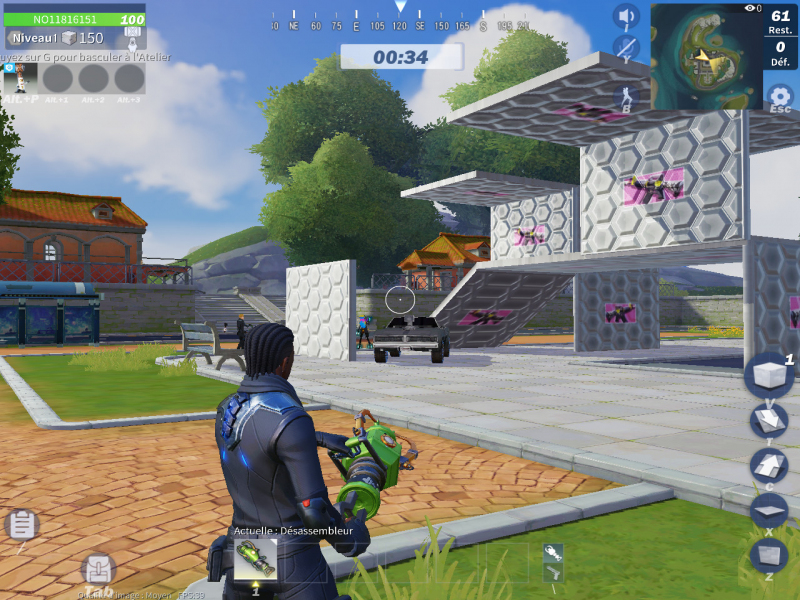This screenshot has height=600, width=800.
Task: Toggle the speaker sound button
Action: 626,17
